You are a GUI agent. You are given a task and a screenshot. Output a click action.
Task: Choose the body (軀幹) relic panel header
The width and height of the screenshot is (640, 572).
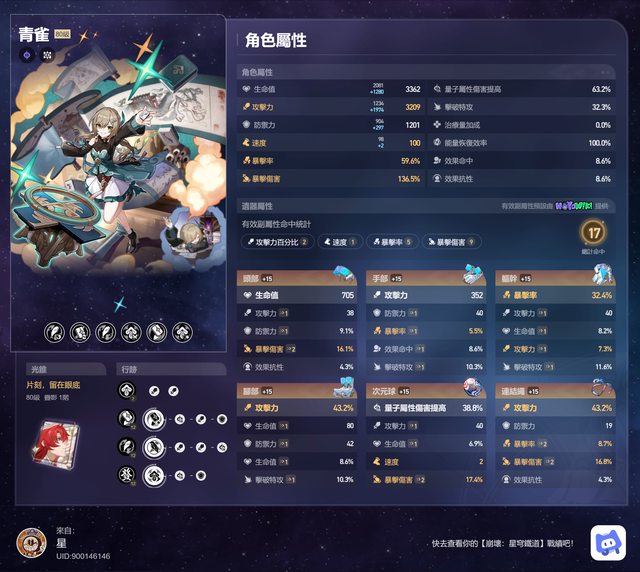click(x=555, y=278)
